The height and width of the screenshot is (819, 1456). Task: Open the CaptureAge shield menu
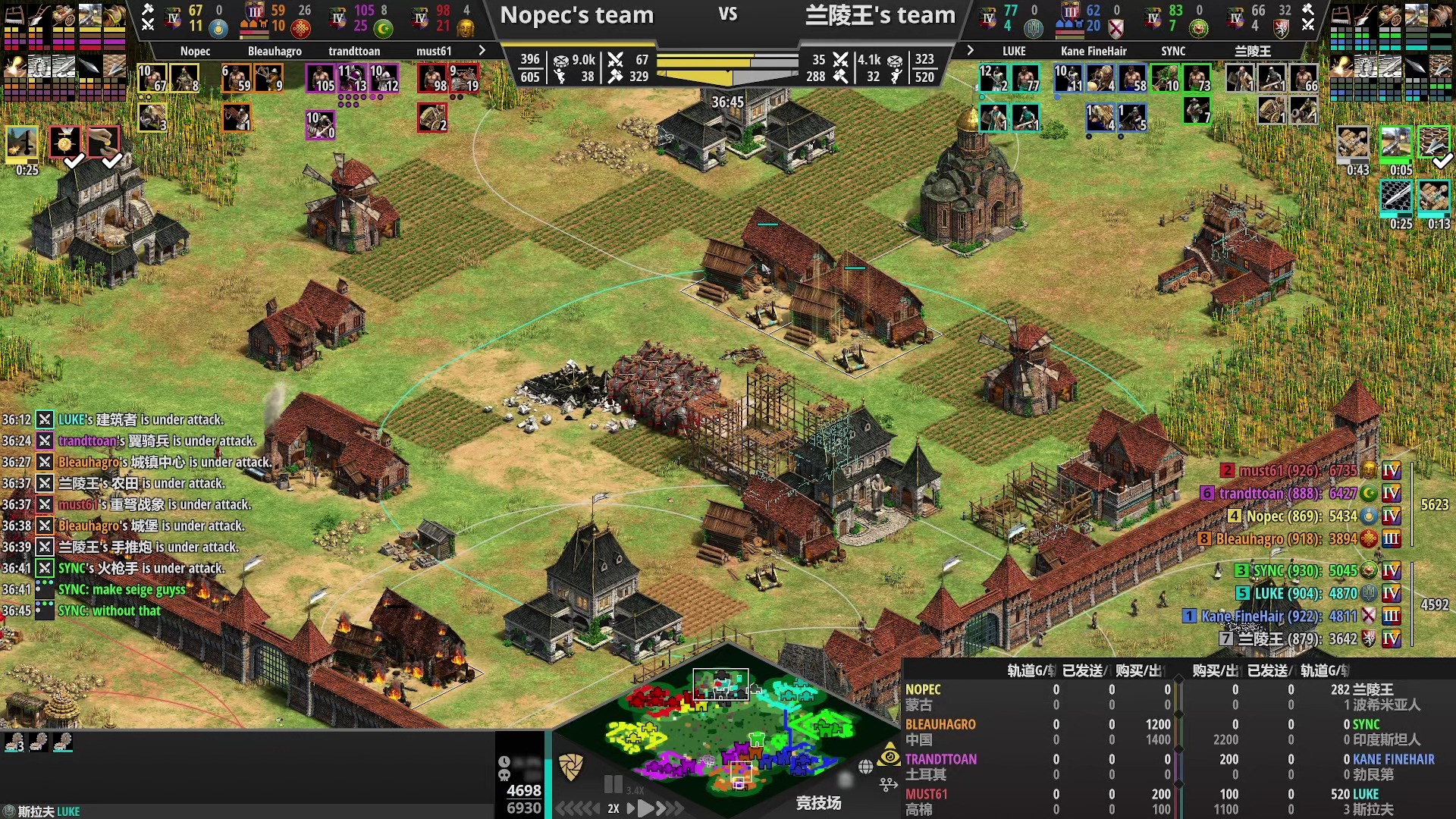click(570, 767)
